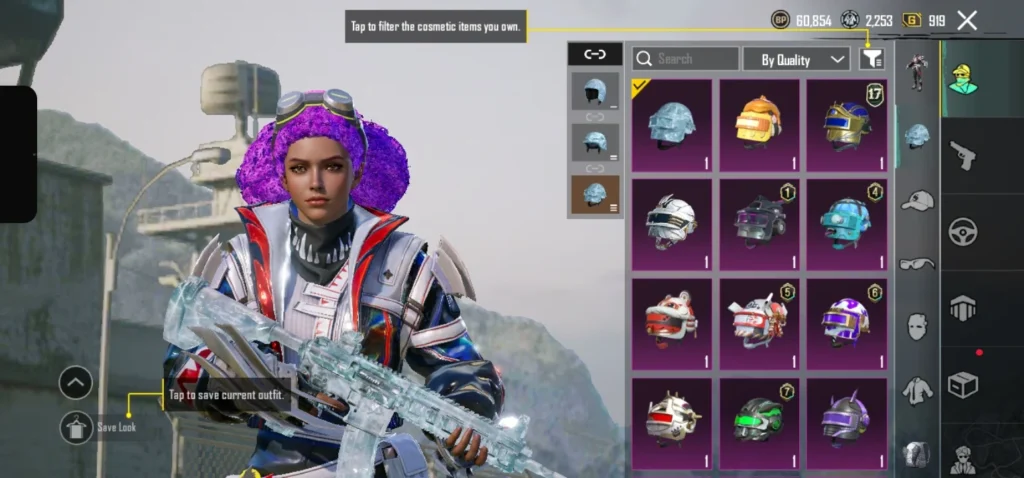Pick the purple horned helmet
1024x478 pixels.
tap(847, 423)
